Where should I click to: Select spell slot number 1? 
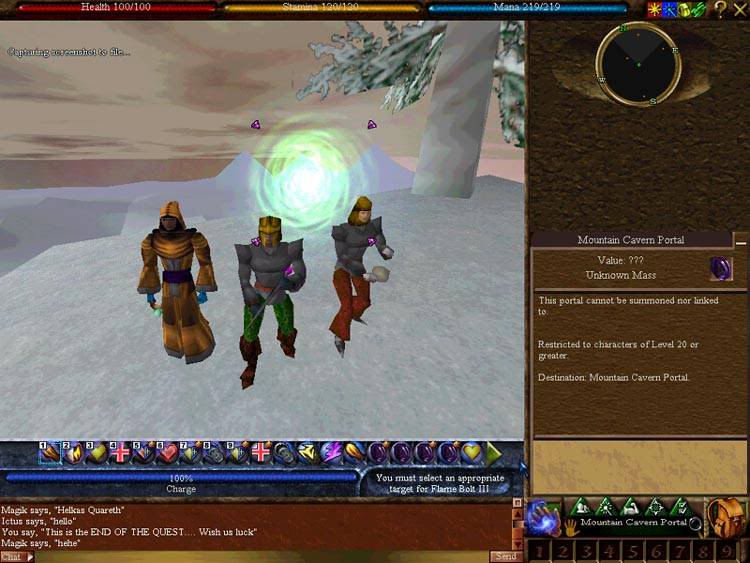[x=50, y=453]
